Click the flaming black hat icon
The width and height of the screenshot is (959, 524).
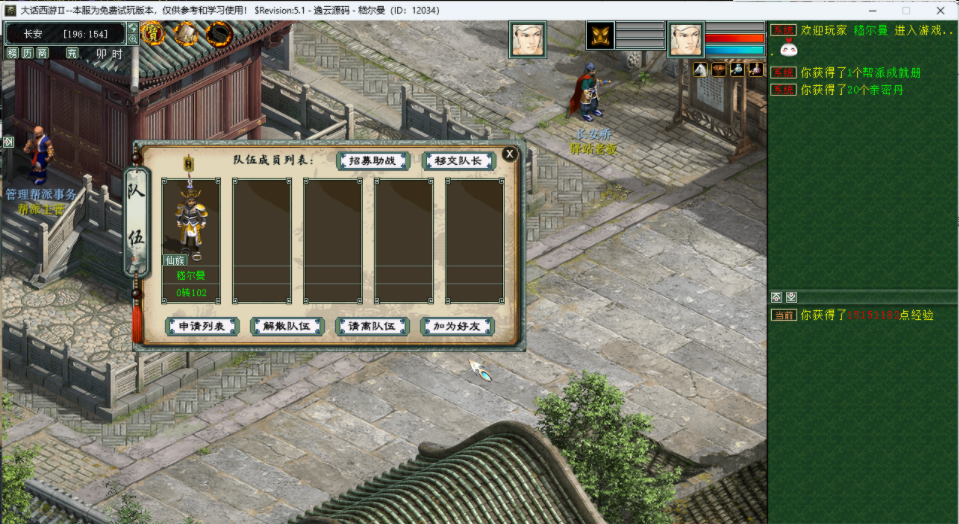[x=219, y=35]
